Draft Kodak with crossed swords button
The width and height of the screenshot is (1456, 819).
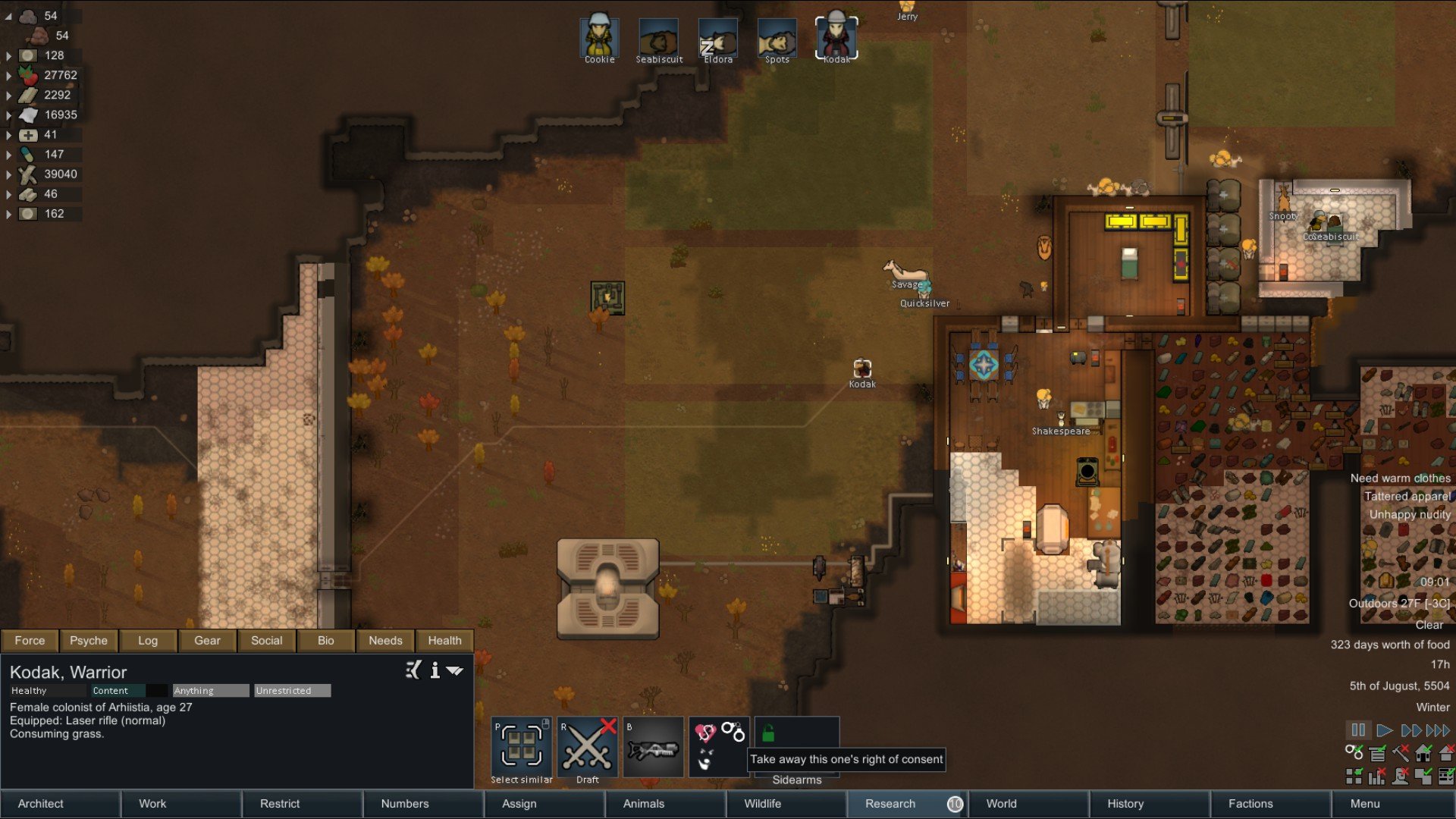[587, 747]
